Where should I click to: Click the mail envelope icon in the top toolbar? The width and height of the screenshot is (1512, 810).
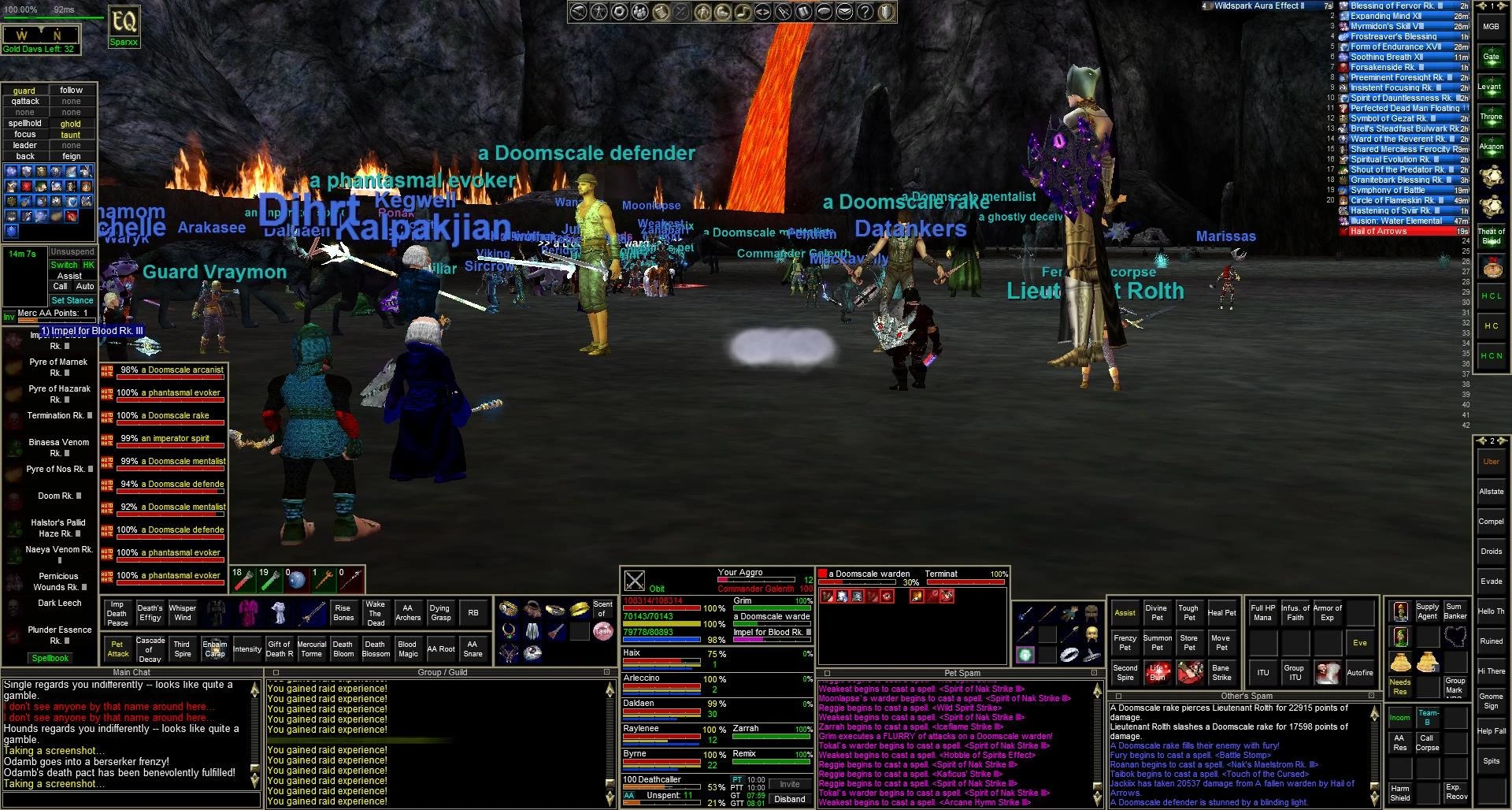tap(843, 12)
